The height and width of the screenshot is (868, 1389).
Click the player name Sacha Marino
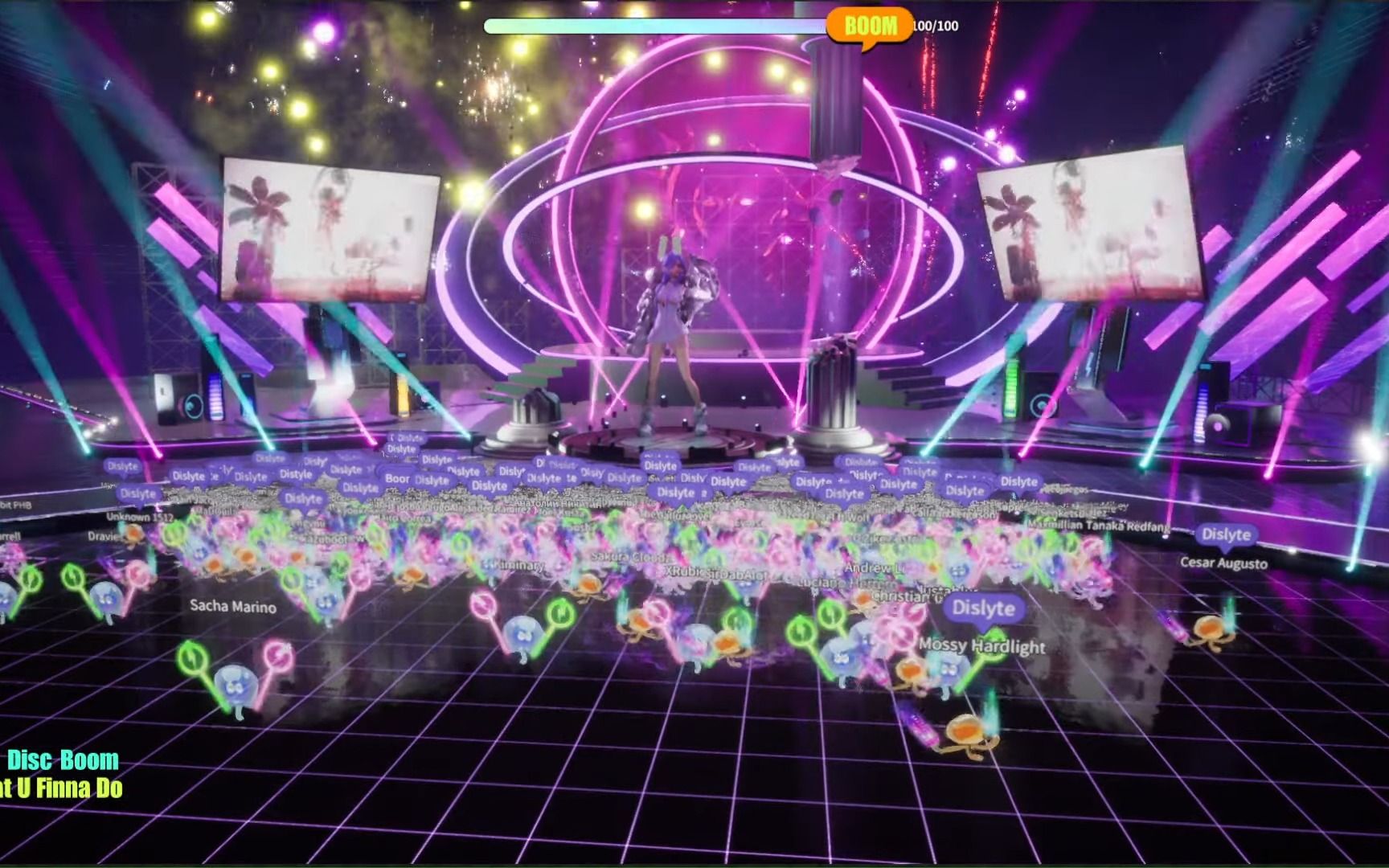tap(231, 608)
